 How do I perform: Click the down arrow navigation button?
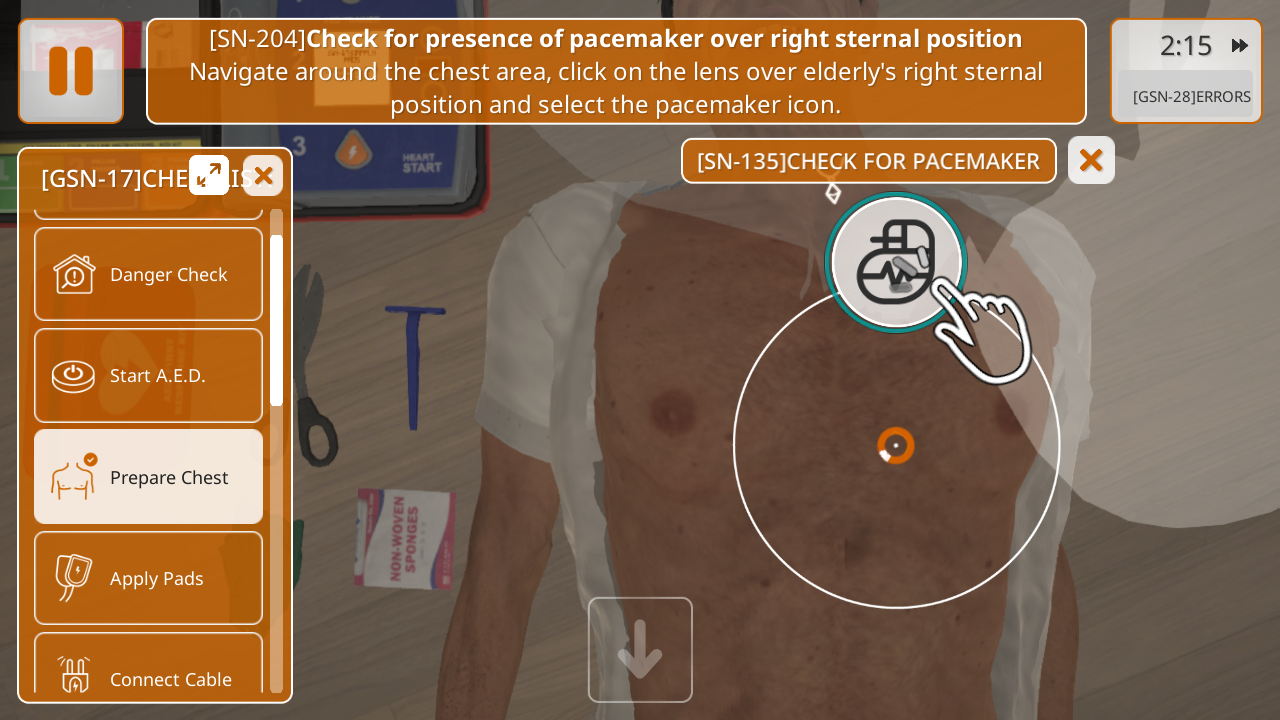point(640,649)
